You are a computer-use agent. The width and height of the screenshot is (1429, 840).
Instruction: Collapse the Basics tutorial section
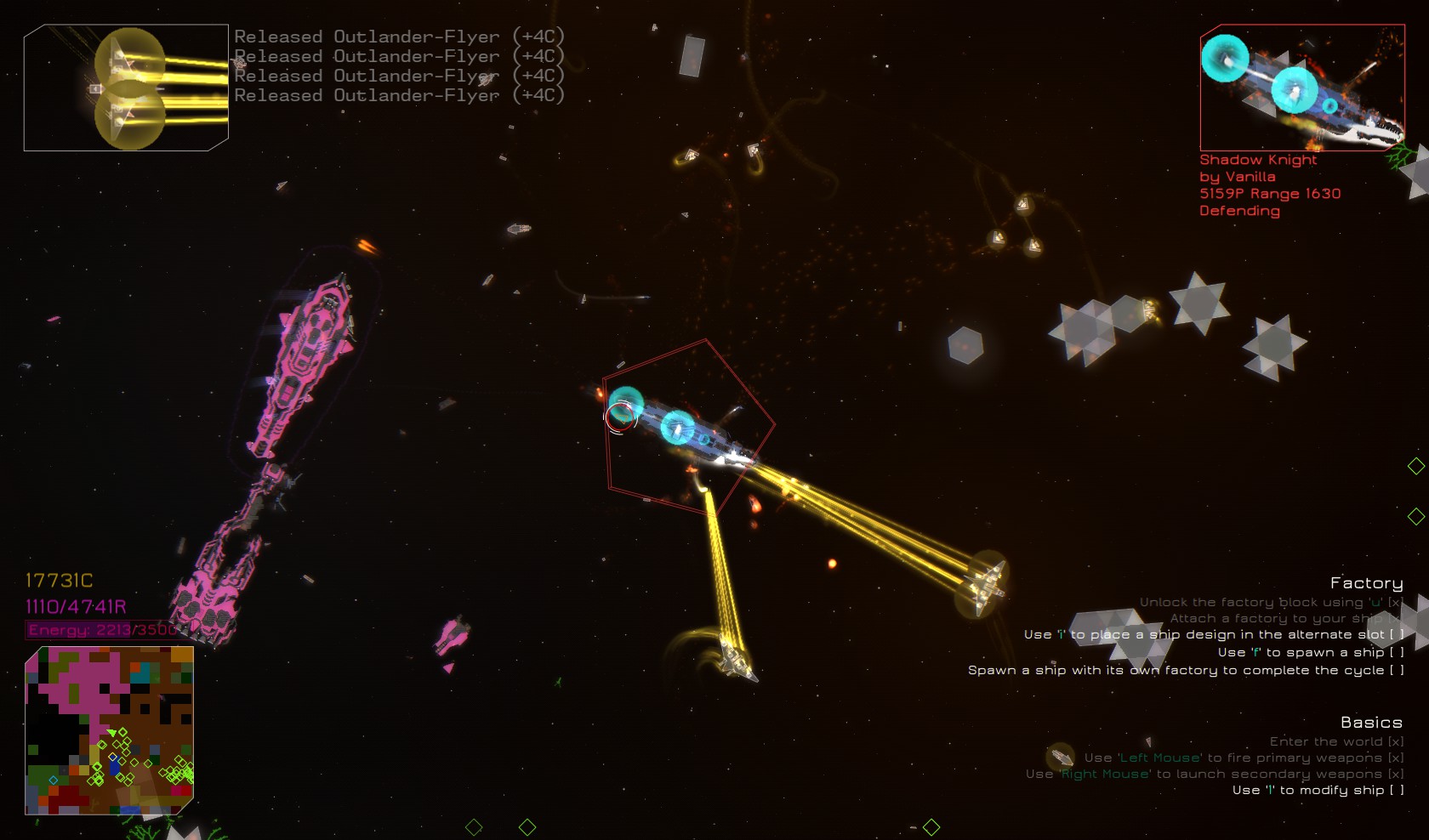pos(1372,722)
